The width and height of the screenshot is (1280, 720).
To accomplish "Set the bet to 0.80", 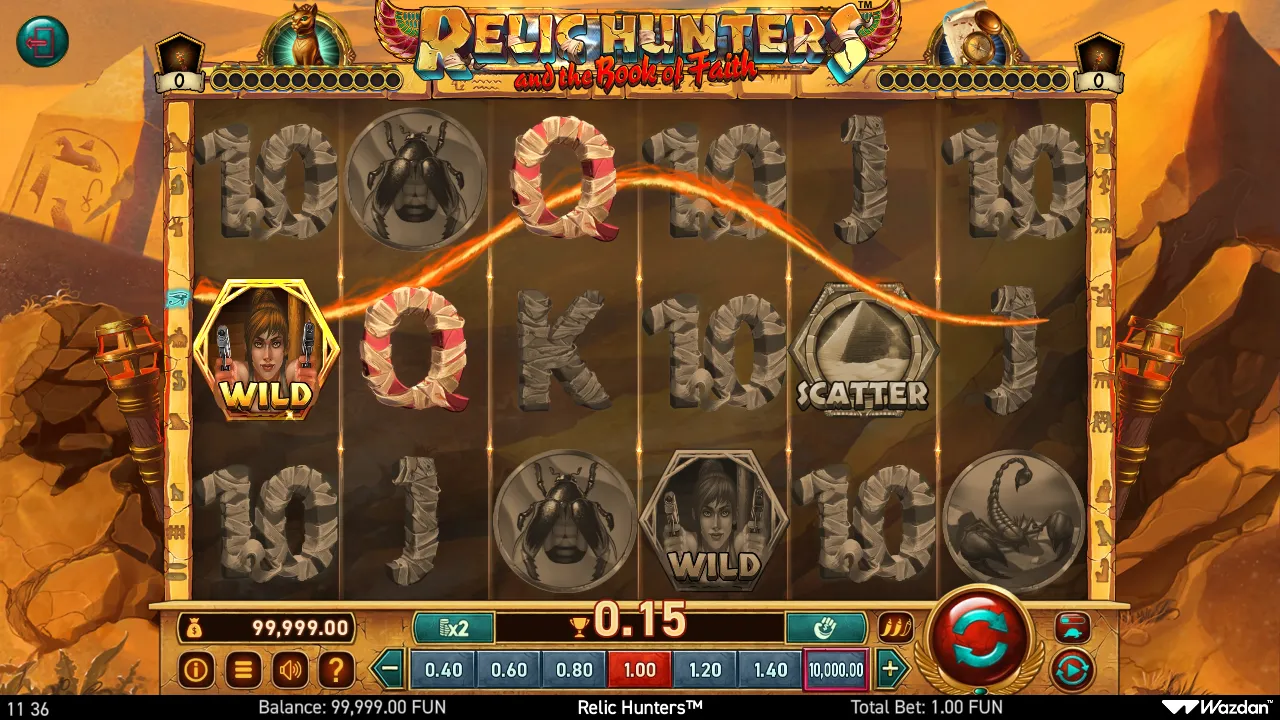I will tap(574, 670).
